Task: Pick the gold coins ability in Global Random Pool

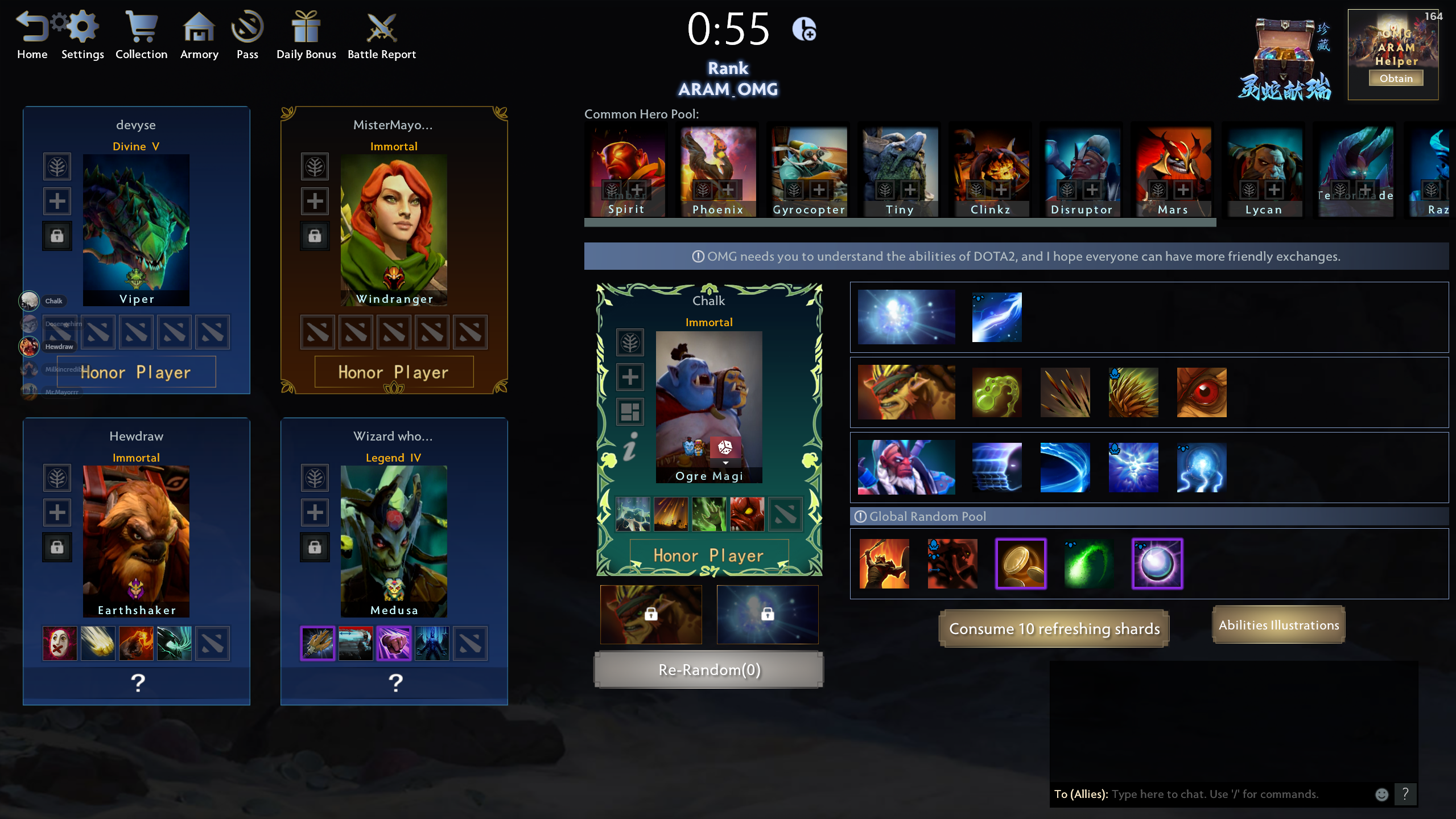Action: (x=1021, y=563)
